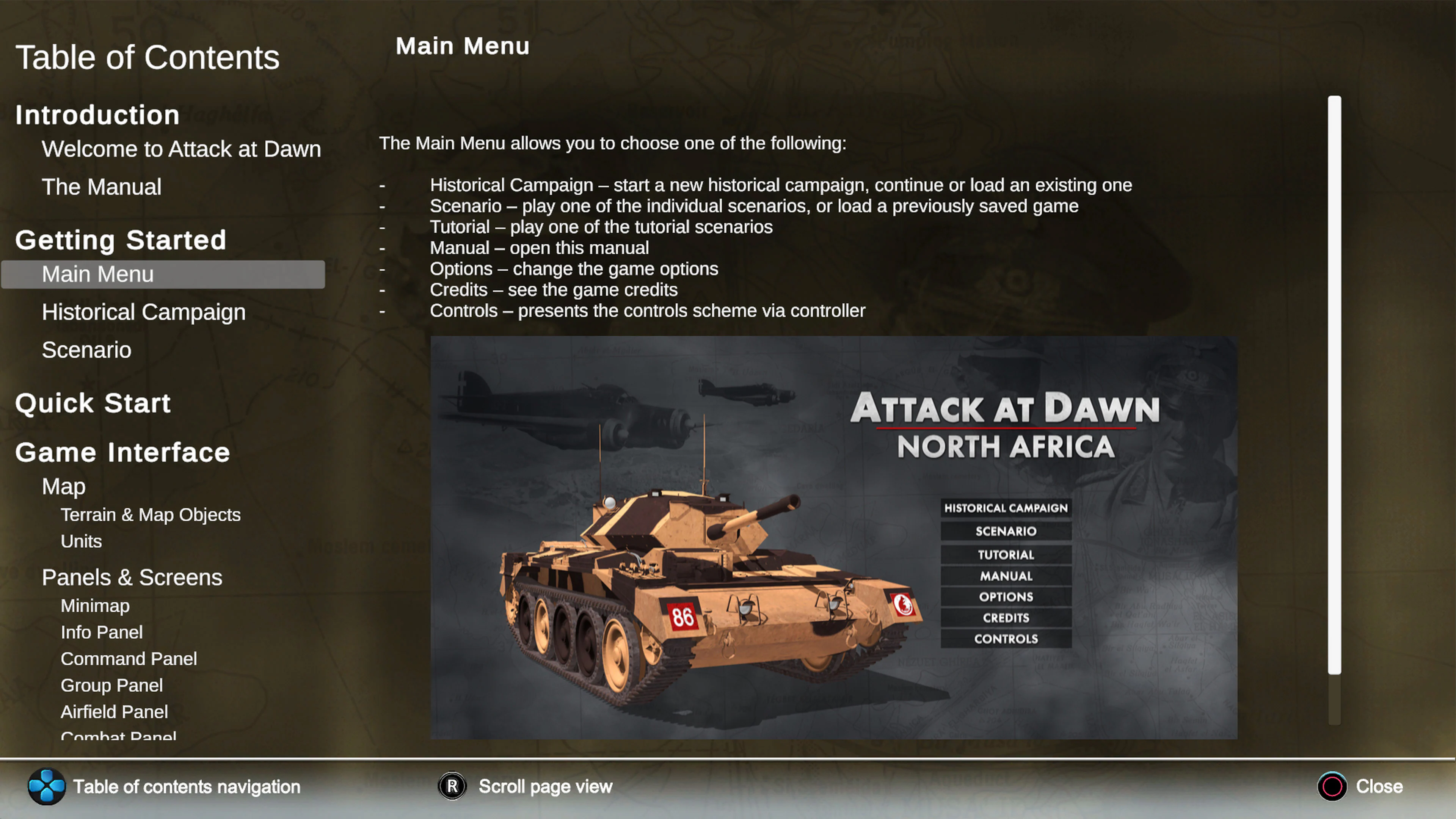
Task: Open the Group Panel section
Action: pos(111,685)
